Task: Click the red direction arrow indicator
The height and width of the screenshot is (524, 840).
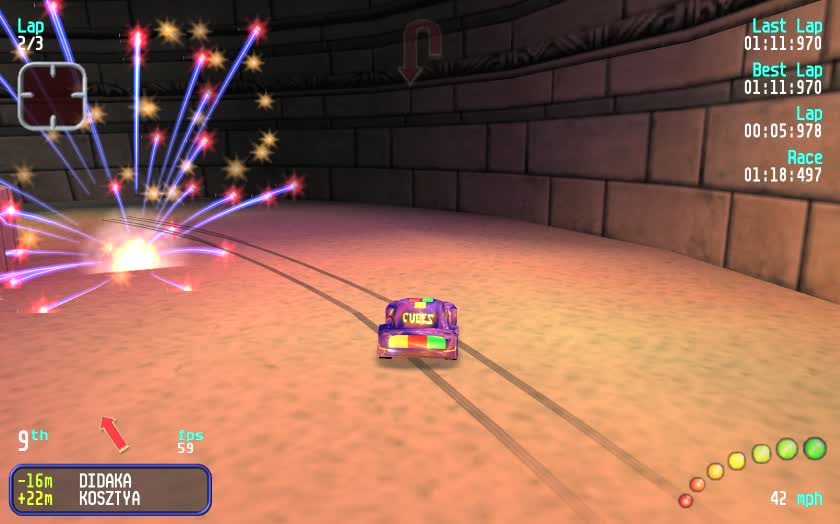Action: [114, 433]
